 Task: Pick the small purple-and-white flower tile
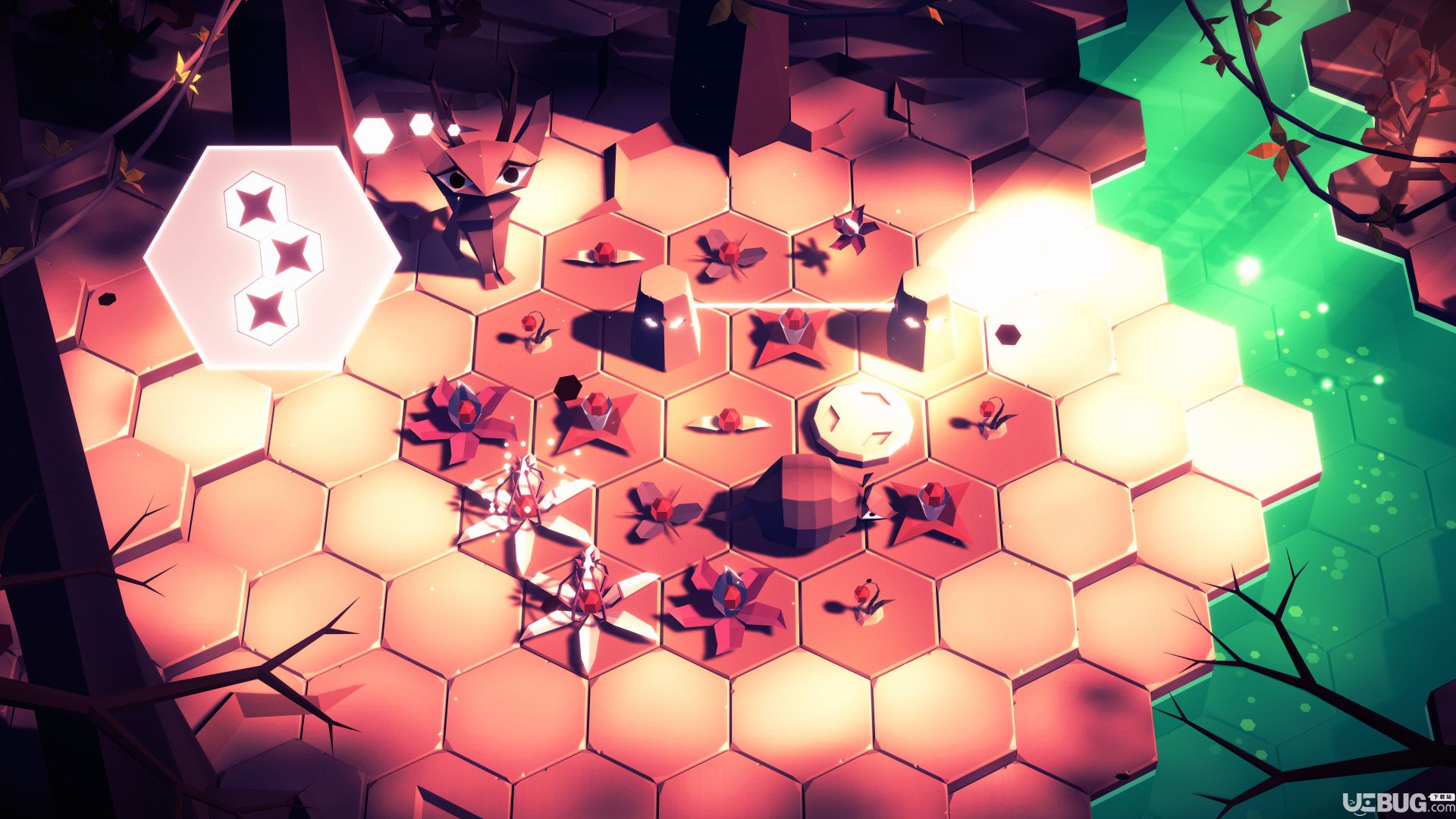pos(853,229)
